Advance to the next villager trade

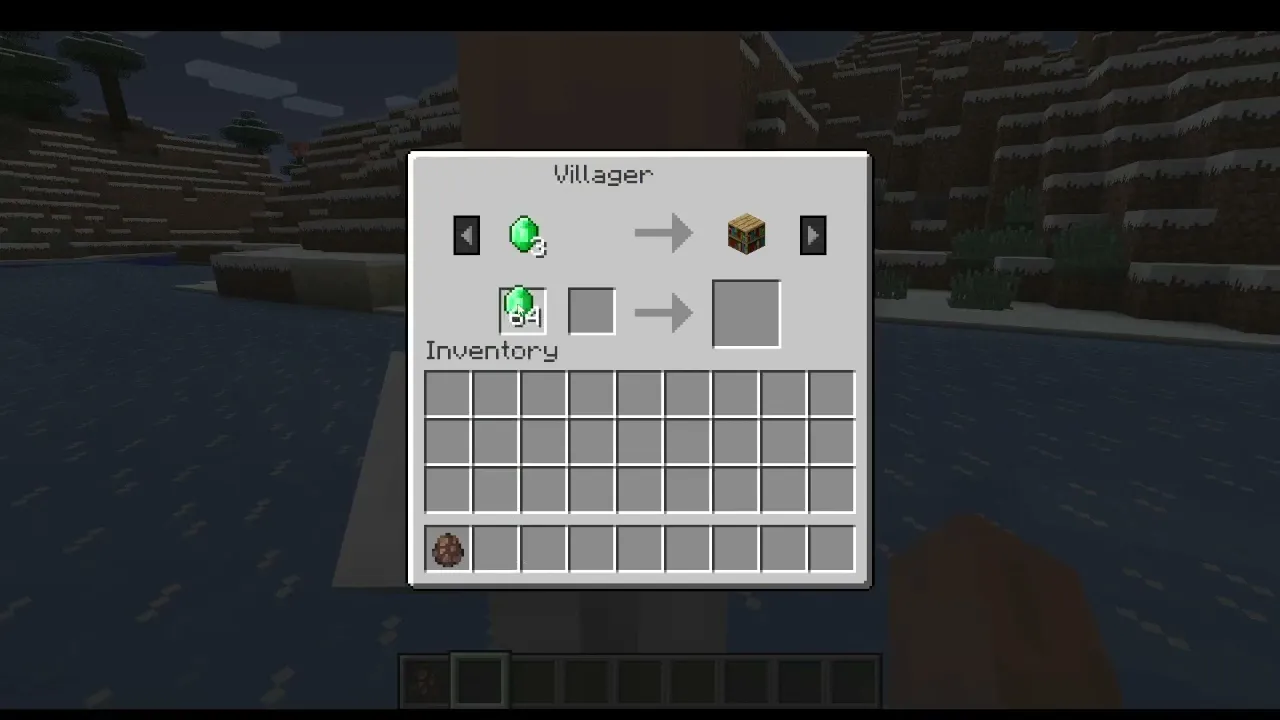(813, 236)
